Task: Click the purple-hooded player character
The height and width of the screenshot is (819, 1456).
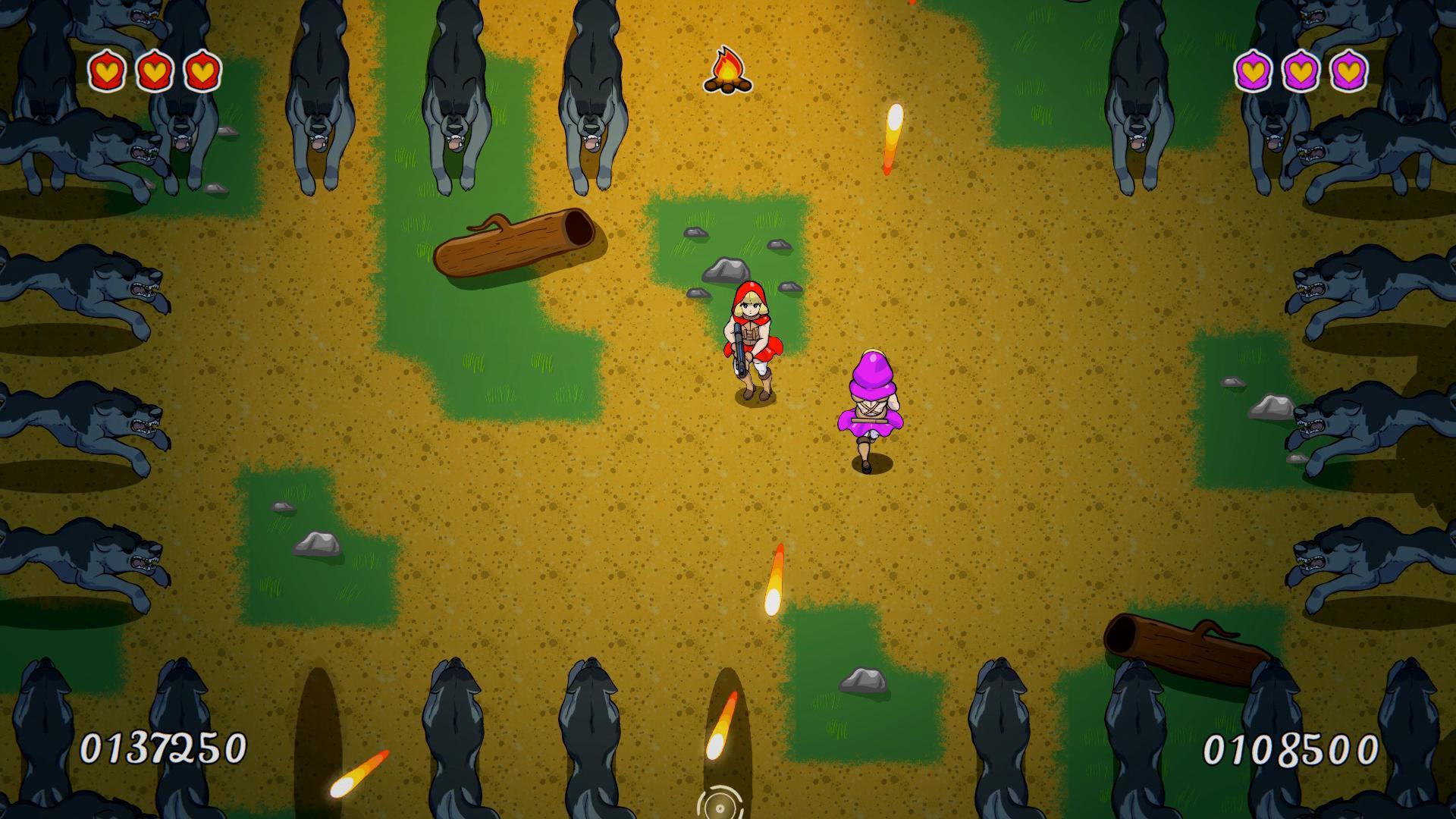Action: pos(872,402)
